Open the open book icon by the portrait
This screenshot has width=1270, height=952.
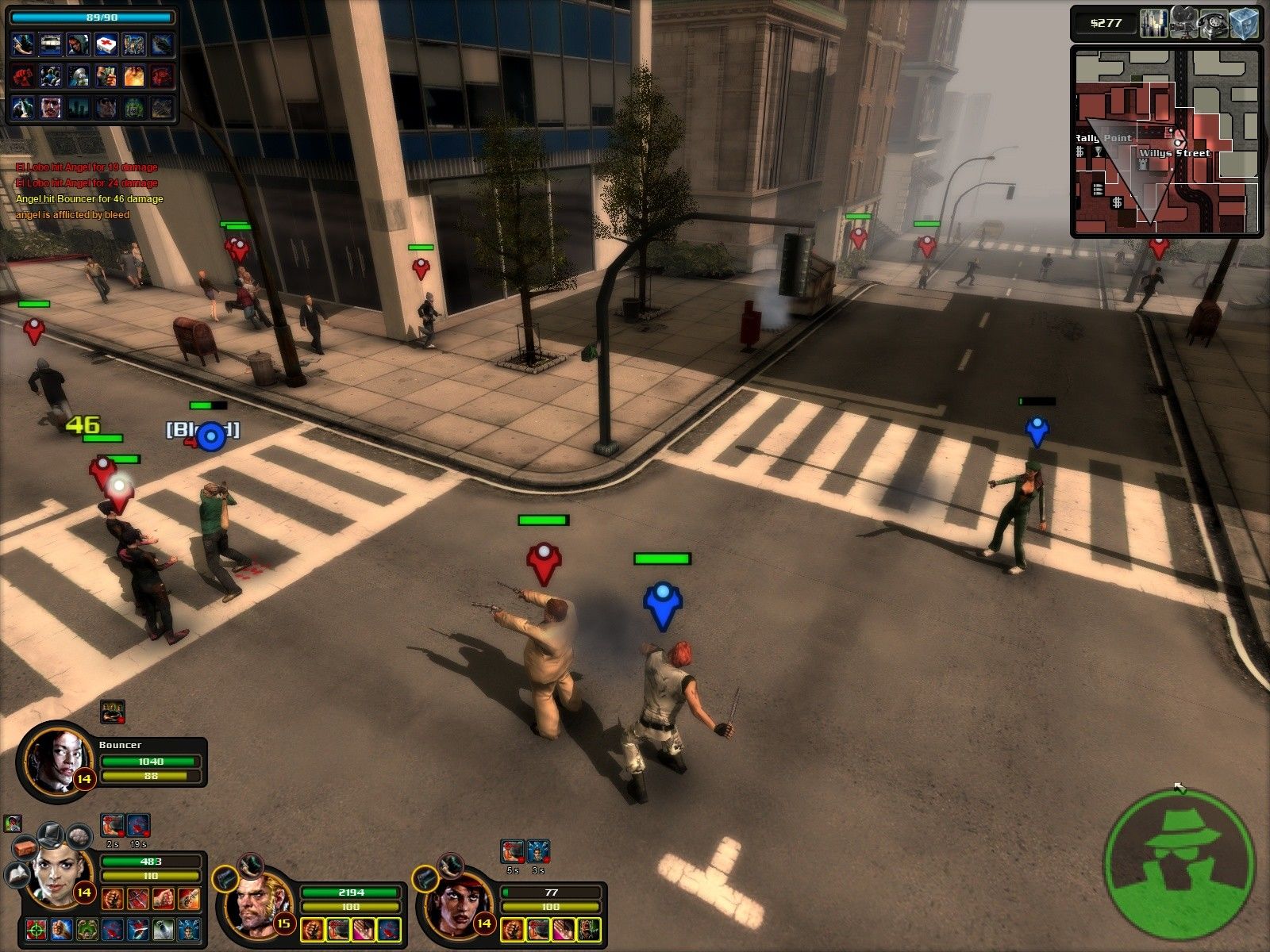17,875
